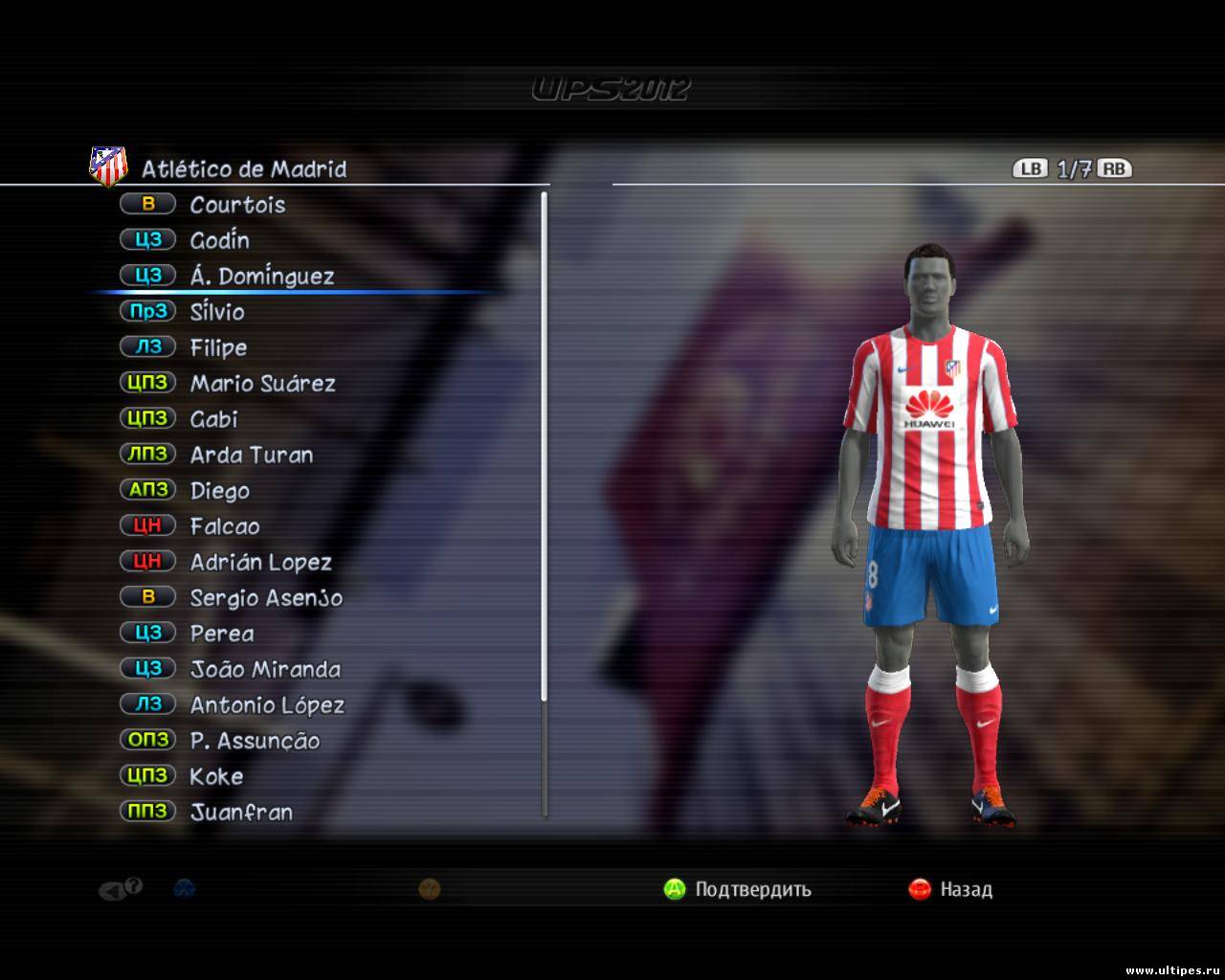Screen dimensions: 1225x980
Task: Select Antonio López from the roster
Action: [267, 705]
